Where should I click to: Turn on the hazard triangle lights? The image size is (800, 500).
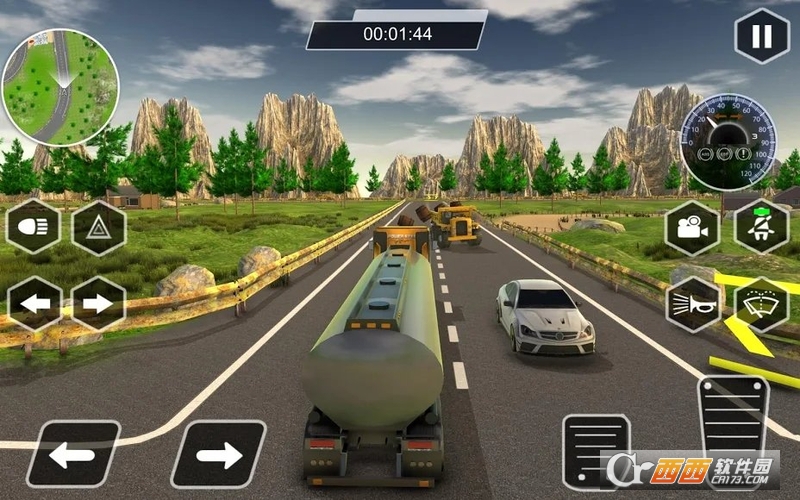[98, 228]
